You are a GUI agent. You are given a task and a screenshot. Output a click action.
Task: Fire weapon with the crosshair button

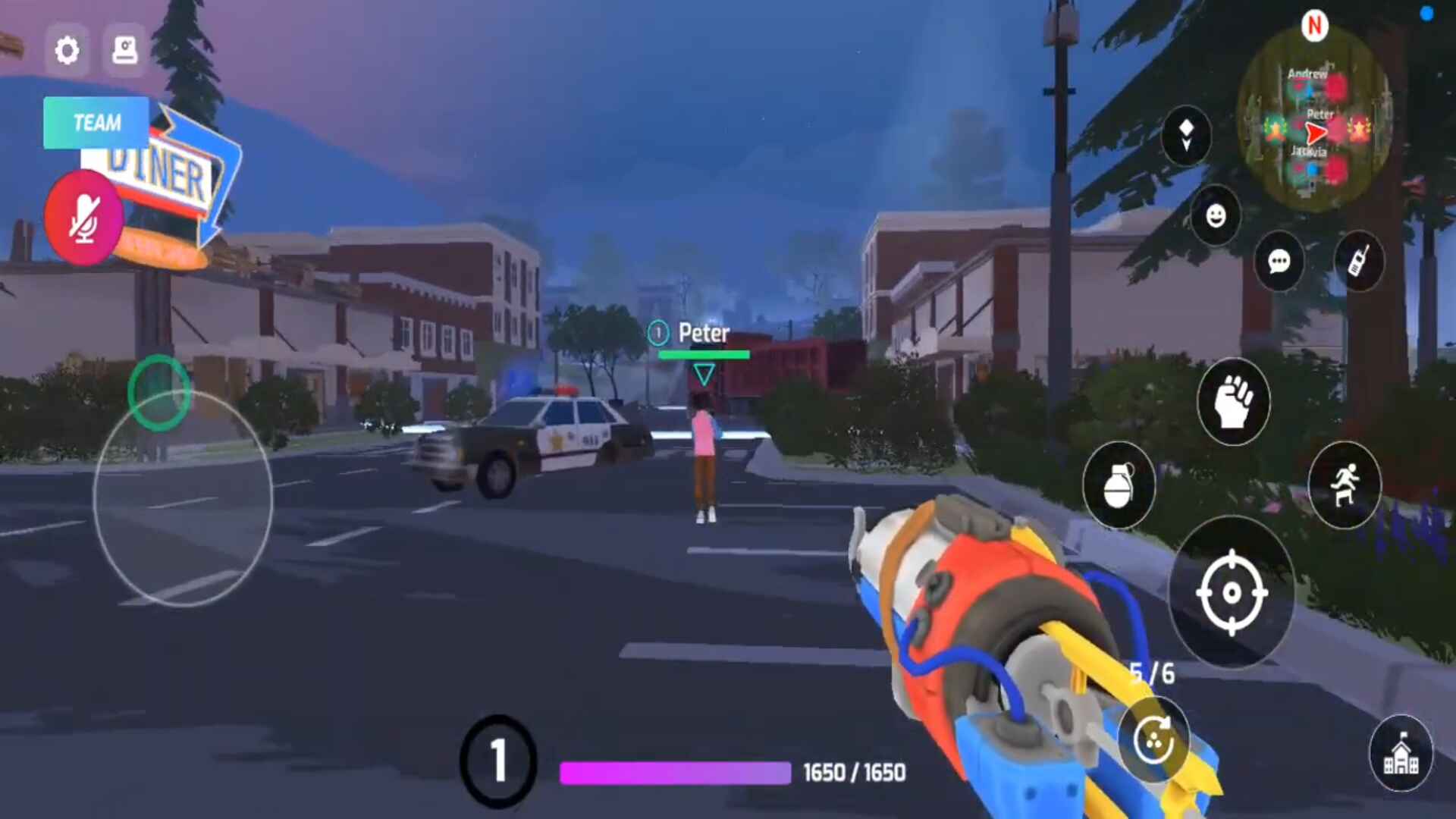click(1232, 592)
